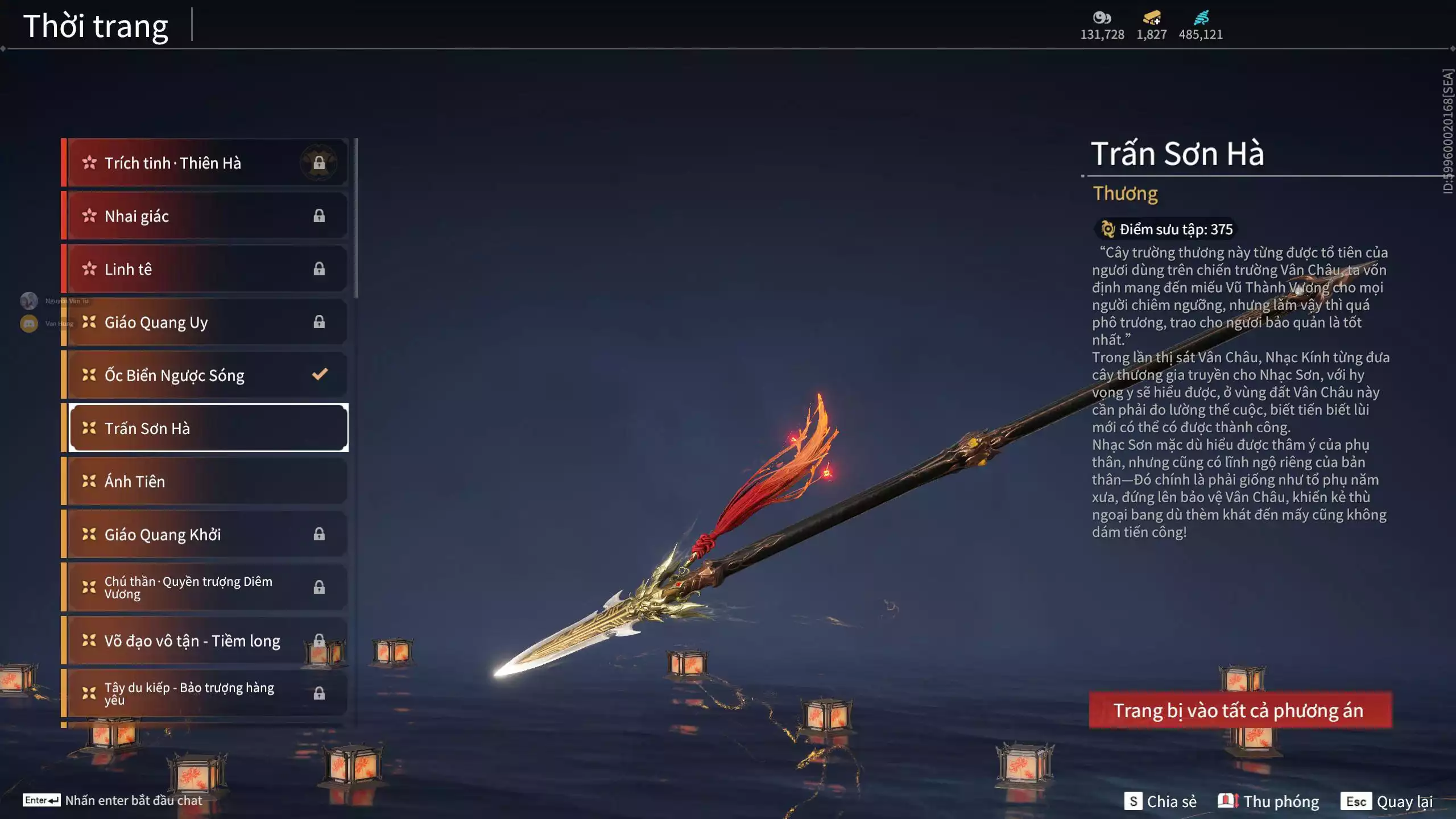Click the highlighted Trấn Sơn Hà entry
Viewport: 1456px width, 819px height.
(x=208, y=428)
